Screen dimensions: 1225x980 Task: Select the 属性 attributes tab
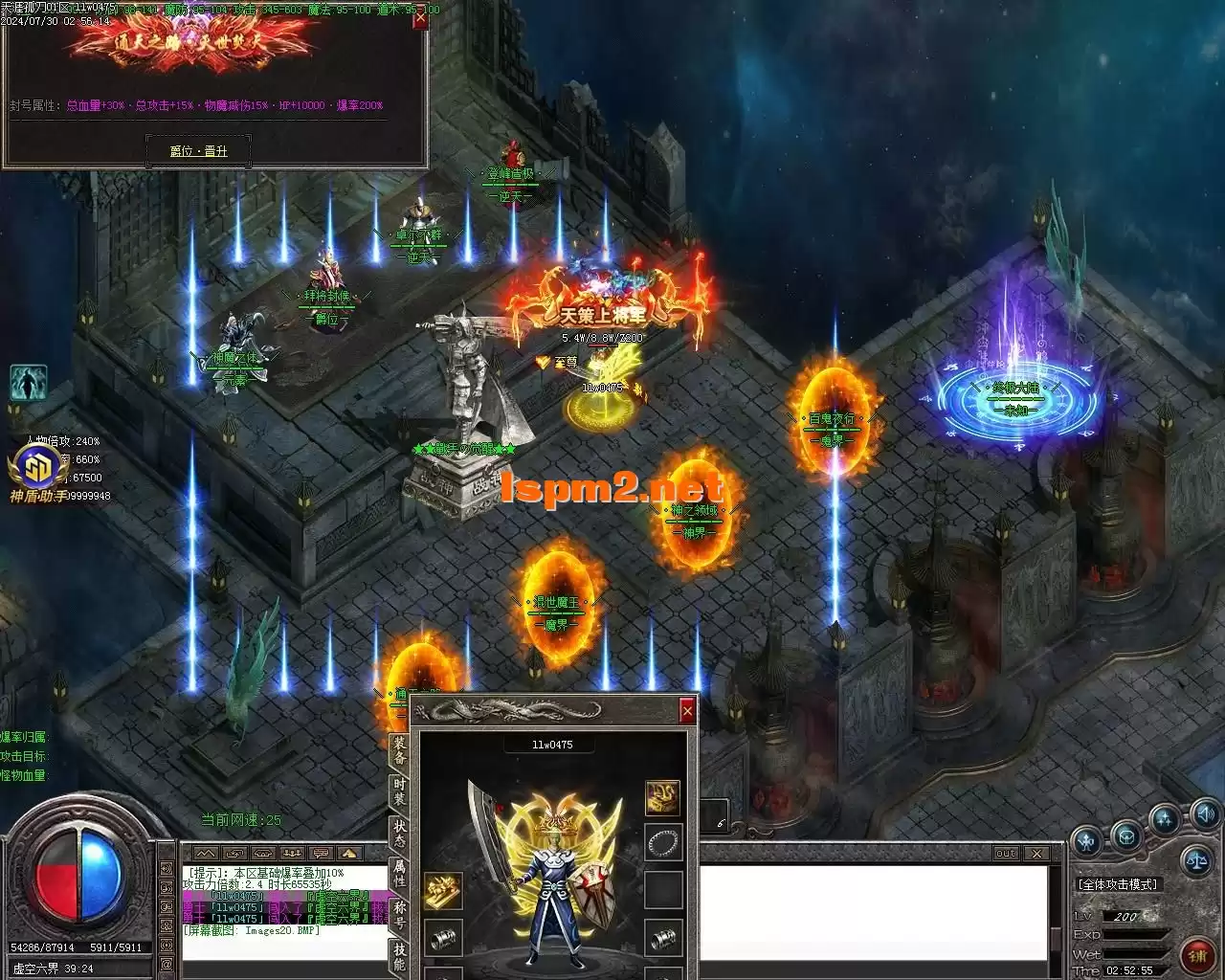coord(399,873)
